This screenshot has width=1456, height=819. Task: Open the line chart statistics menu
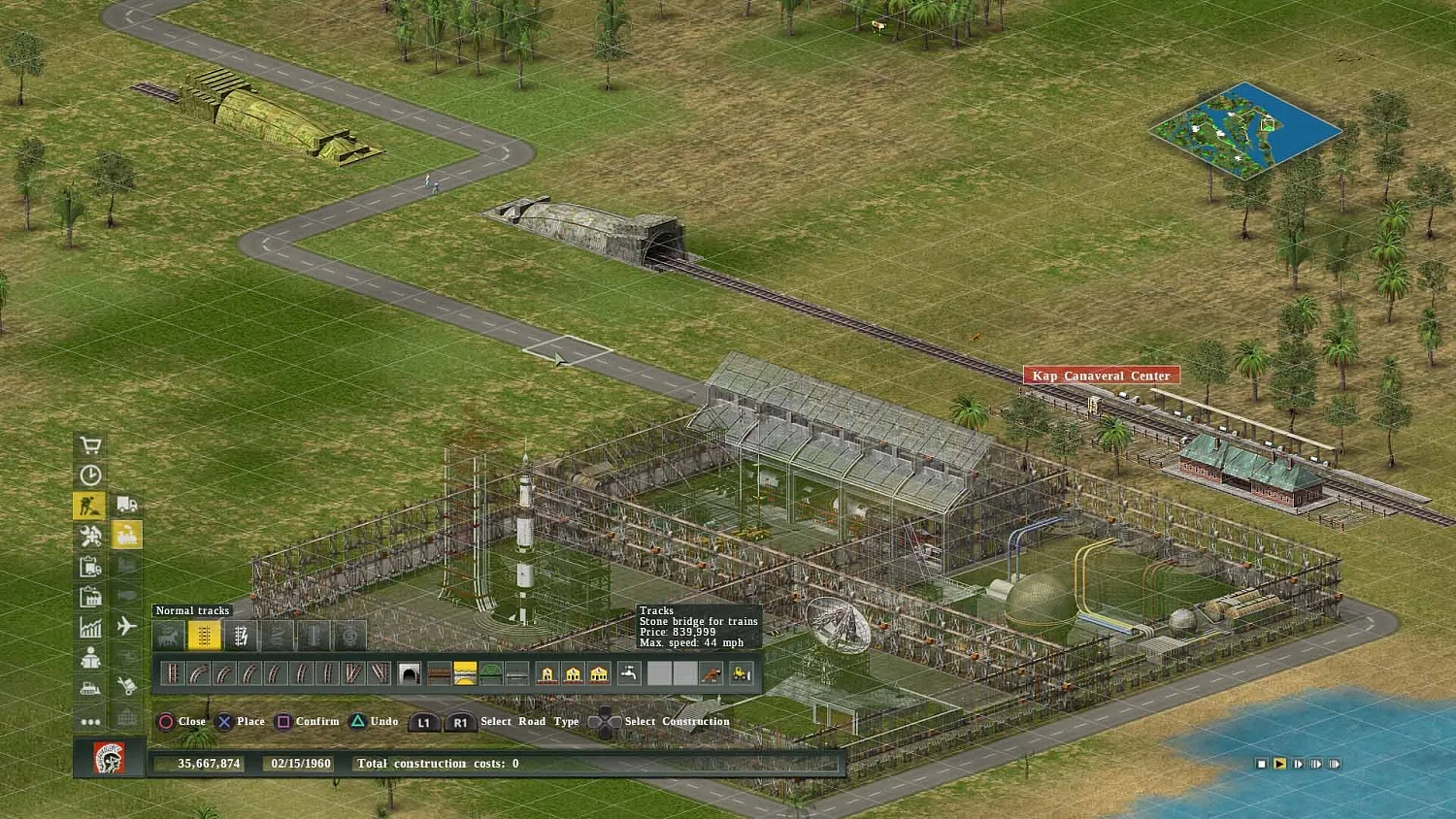click(90, 627)
